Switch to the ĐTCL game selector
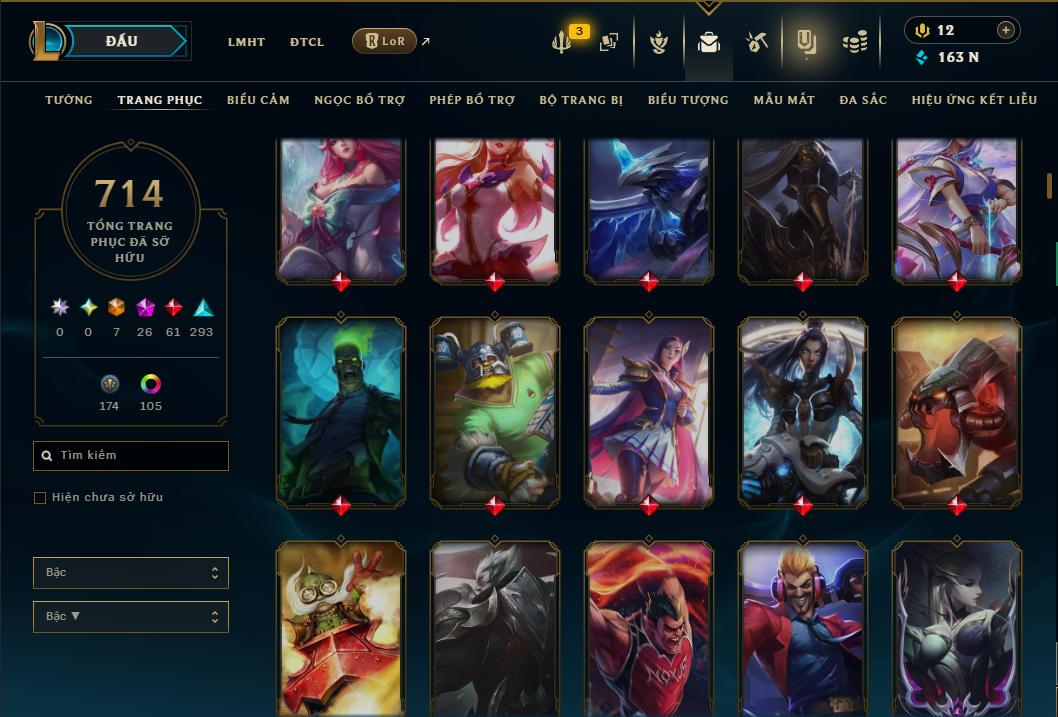 click(x=307, y=42)
